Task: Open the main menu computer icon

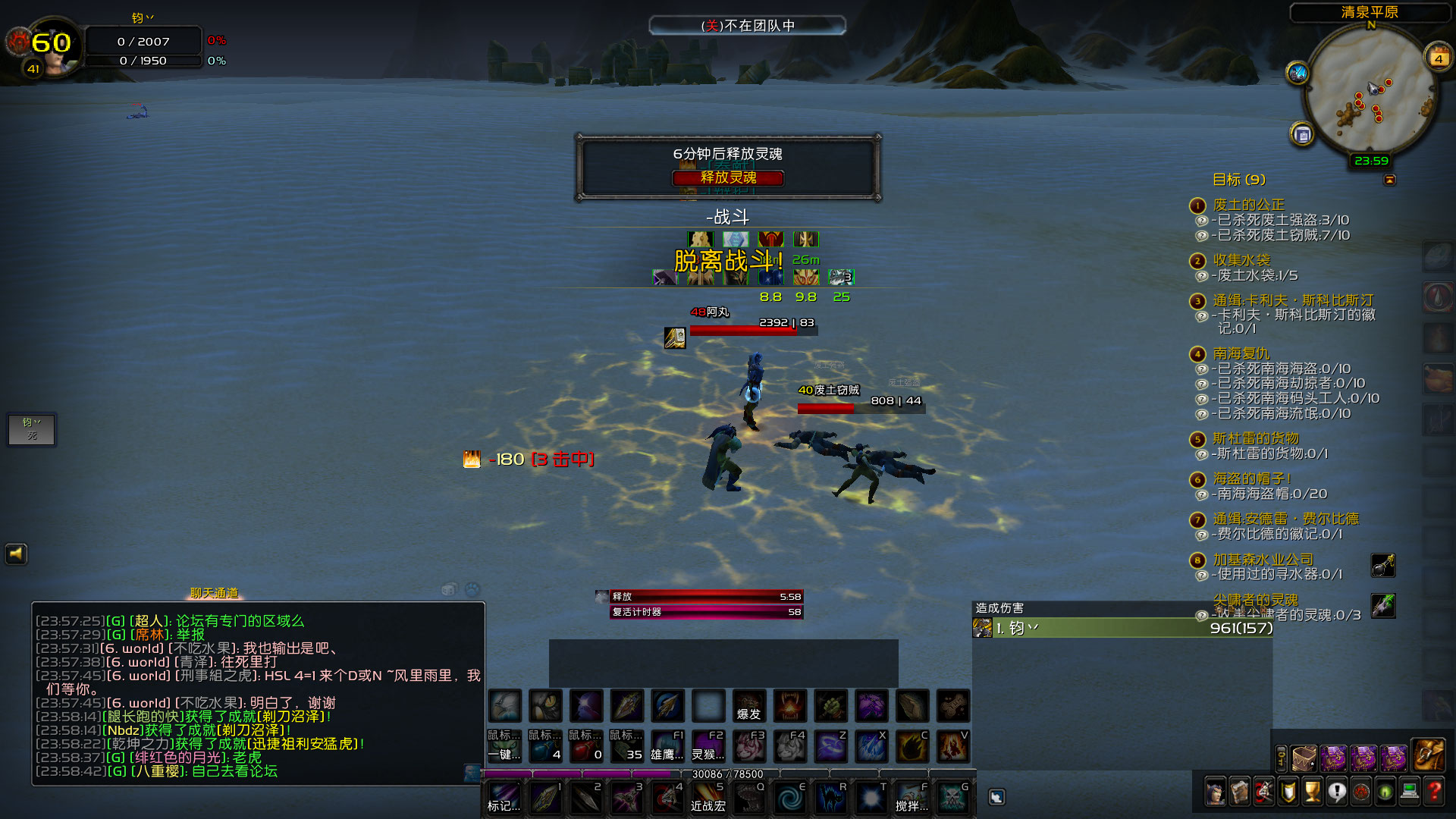Action: pos(1410,792)
